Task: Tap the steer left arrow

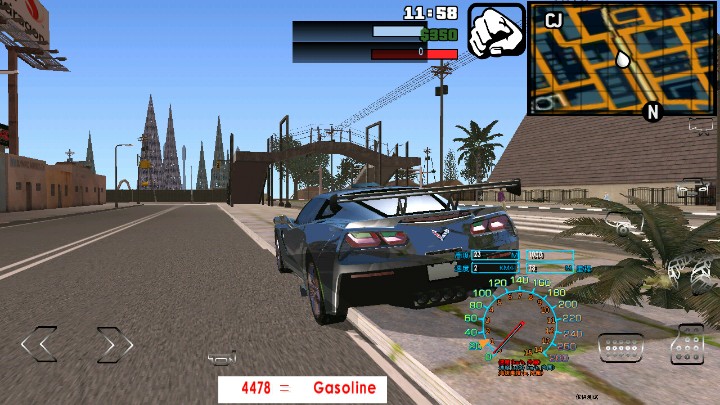Action: 39,345
